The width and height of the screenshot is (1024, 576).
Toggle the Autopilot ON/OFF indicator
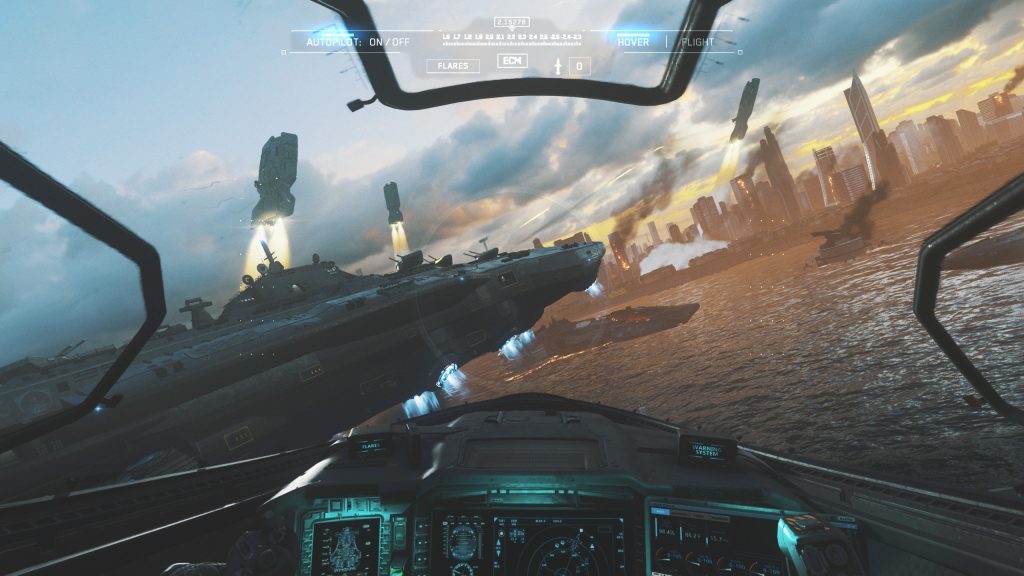click(x=358, y=42)
